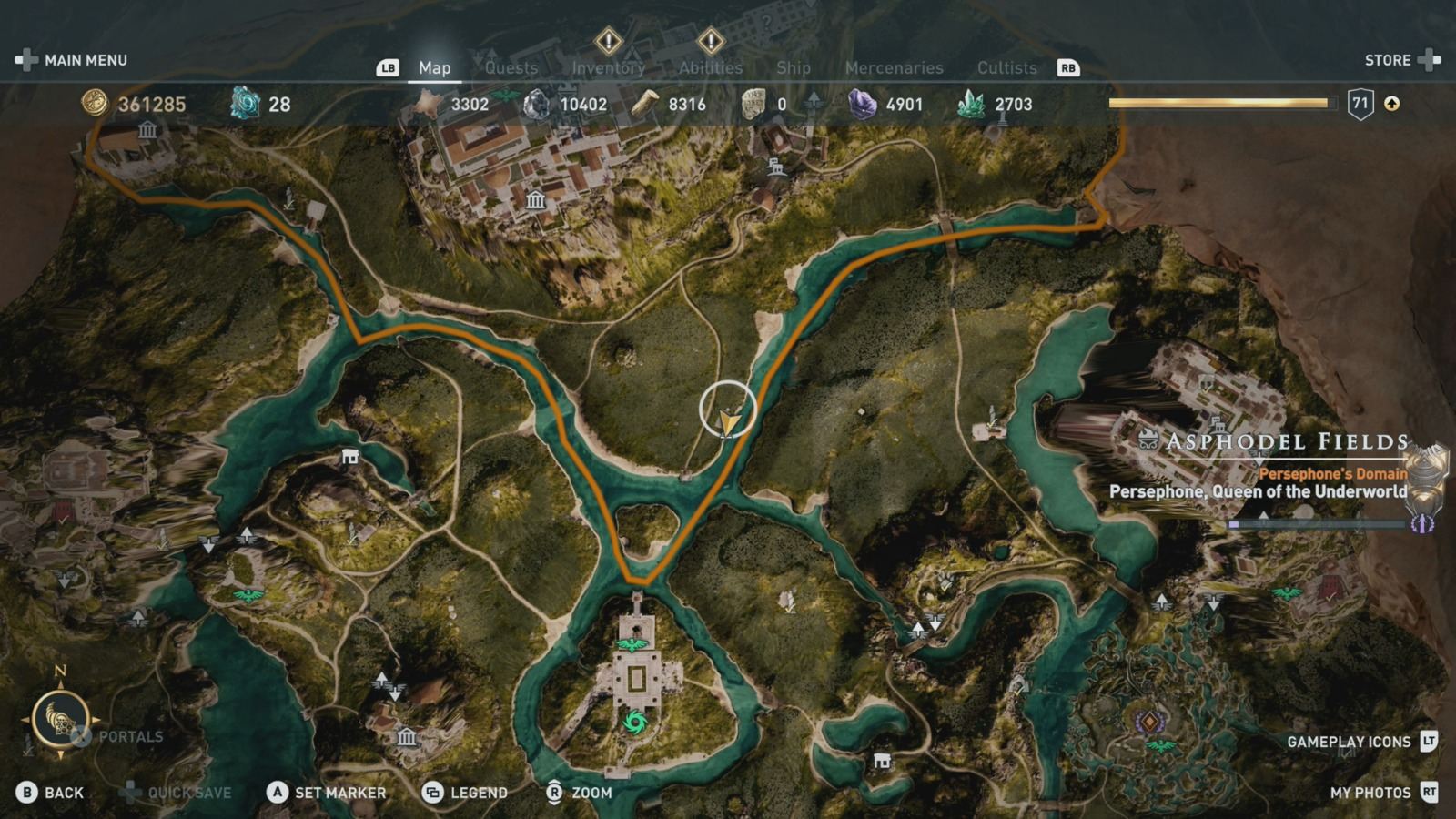Open the Cultists tab
Screen dimensions: 1456x819
pos(1007,66)
